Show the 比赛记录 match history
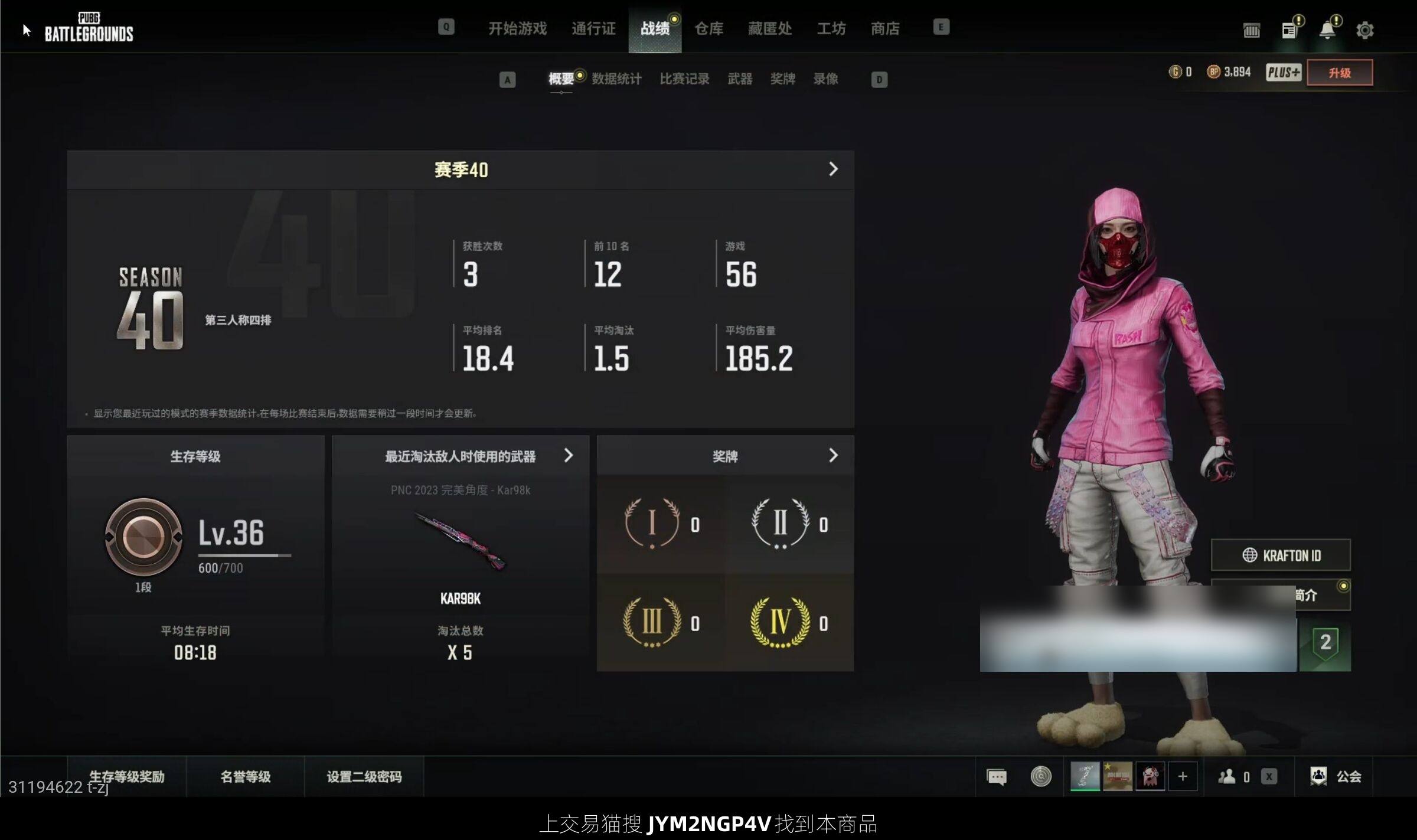The height and width of the screenshot is (840, 1417). 684,79
